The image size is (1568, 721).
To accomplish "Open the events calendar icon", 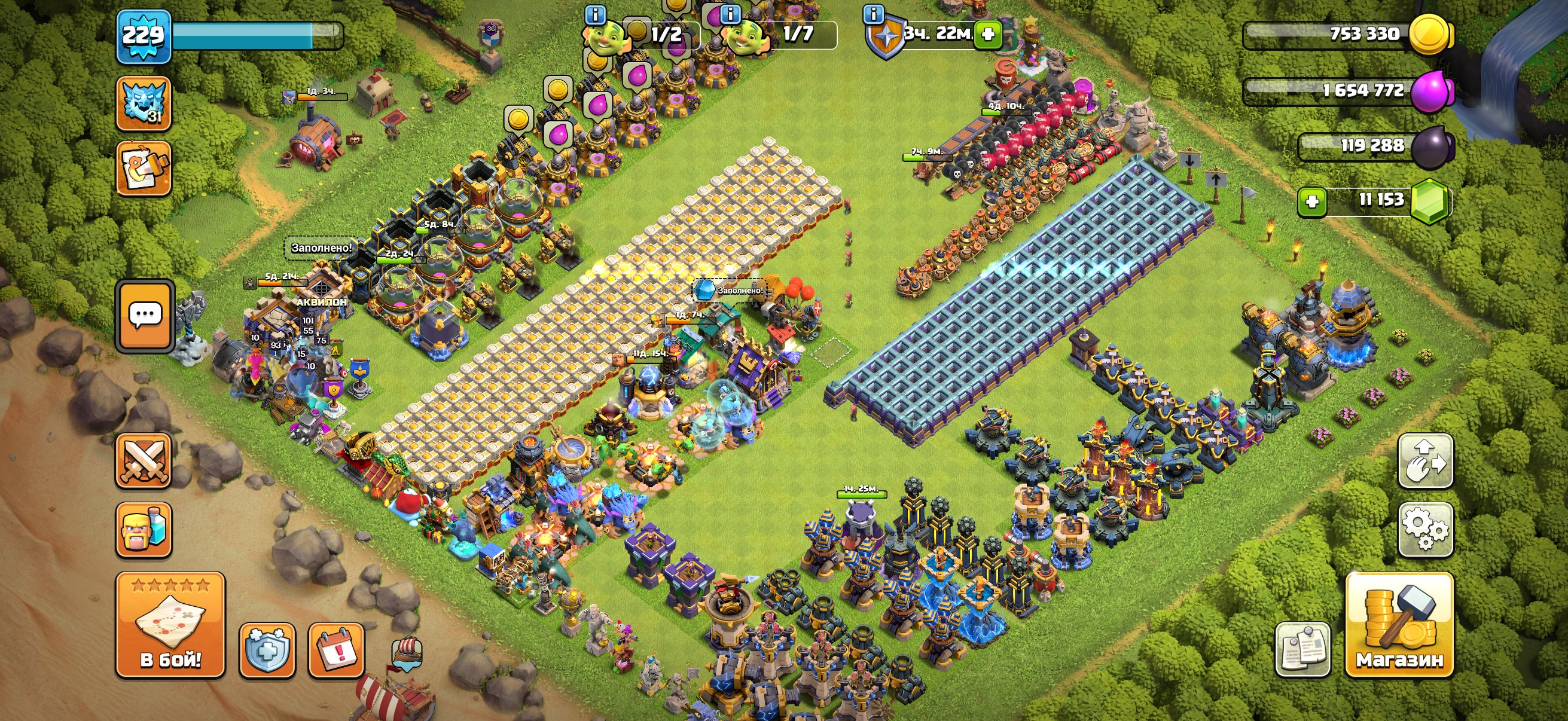I will tap(336, 650).
